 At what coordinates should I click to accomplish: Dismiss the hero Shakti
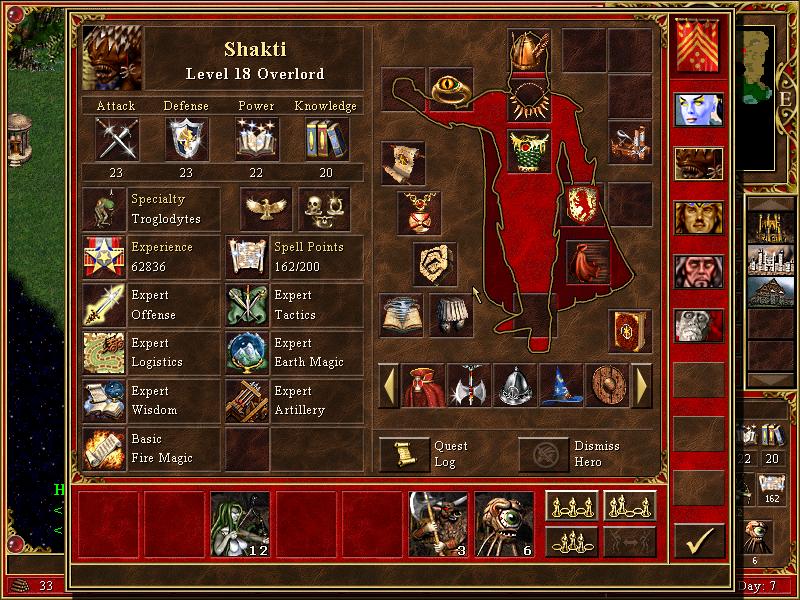coord(541,455)
